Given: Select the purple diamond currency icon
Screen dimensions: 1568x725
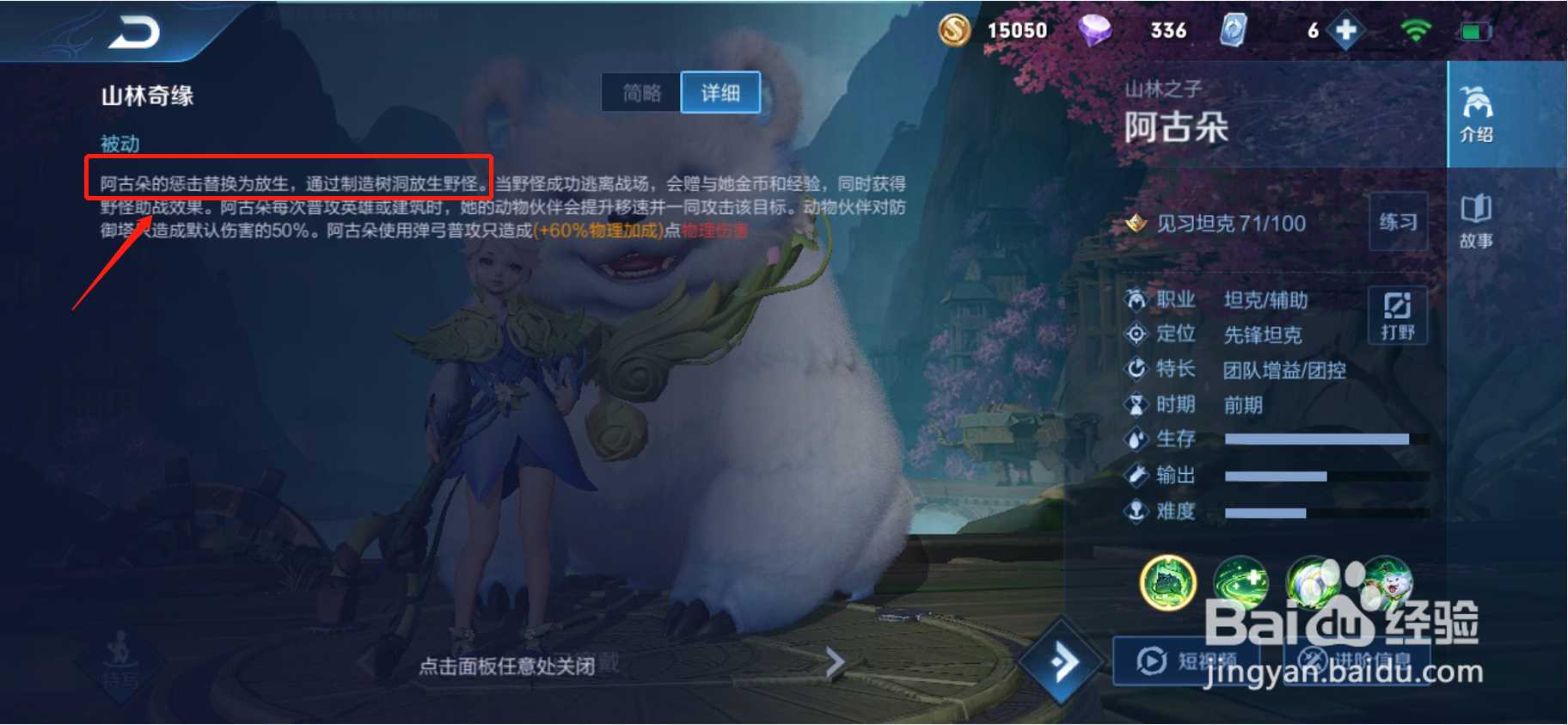Looking at the screenshot, I should point(1095,30).
